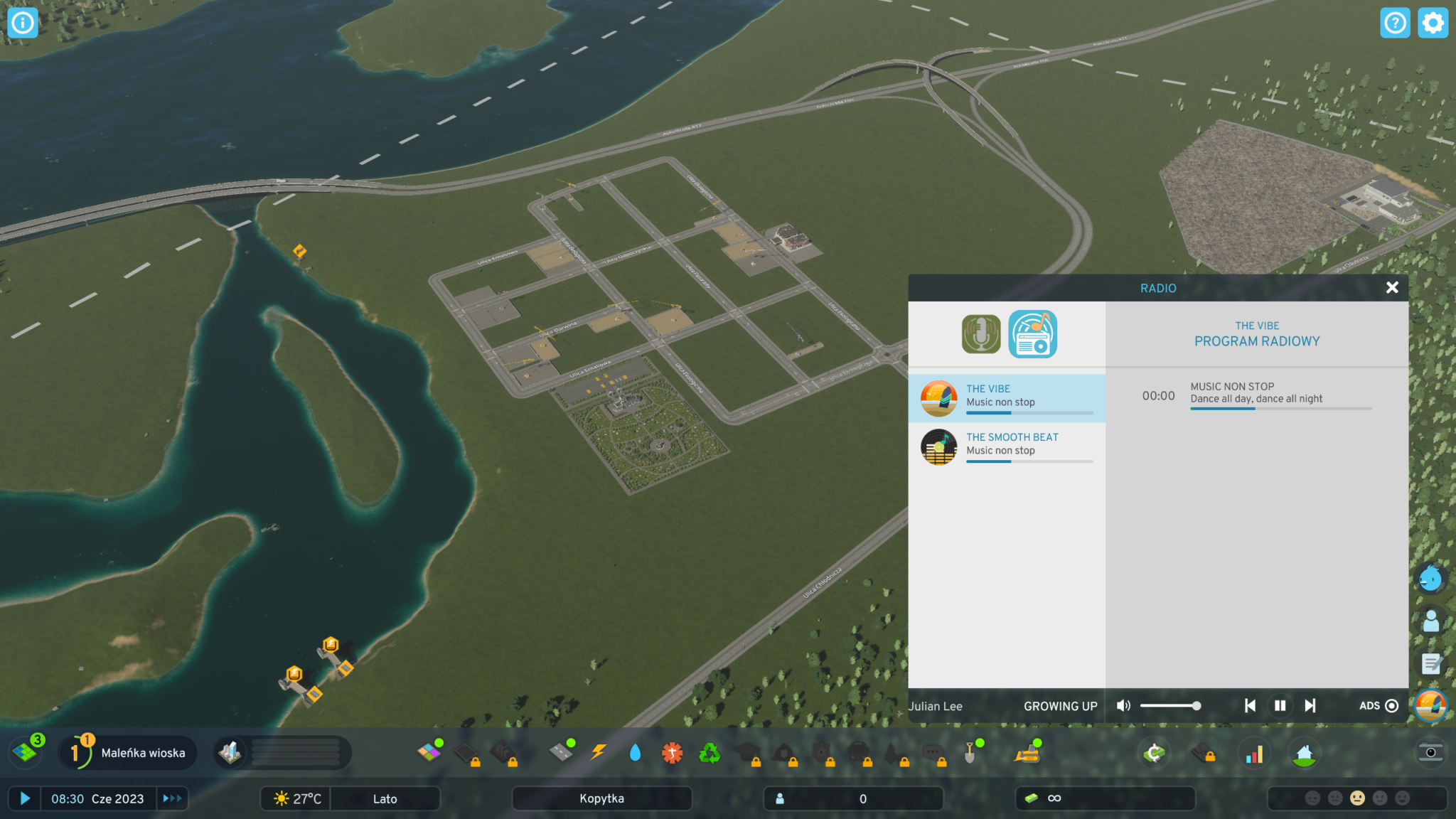Skip to the next radio track
The height and width of the screenshot is (819, 1456).
coord(1310,705)
